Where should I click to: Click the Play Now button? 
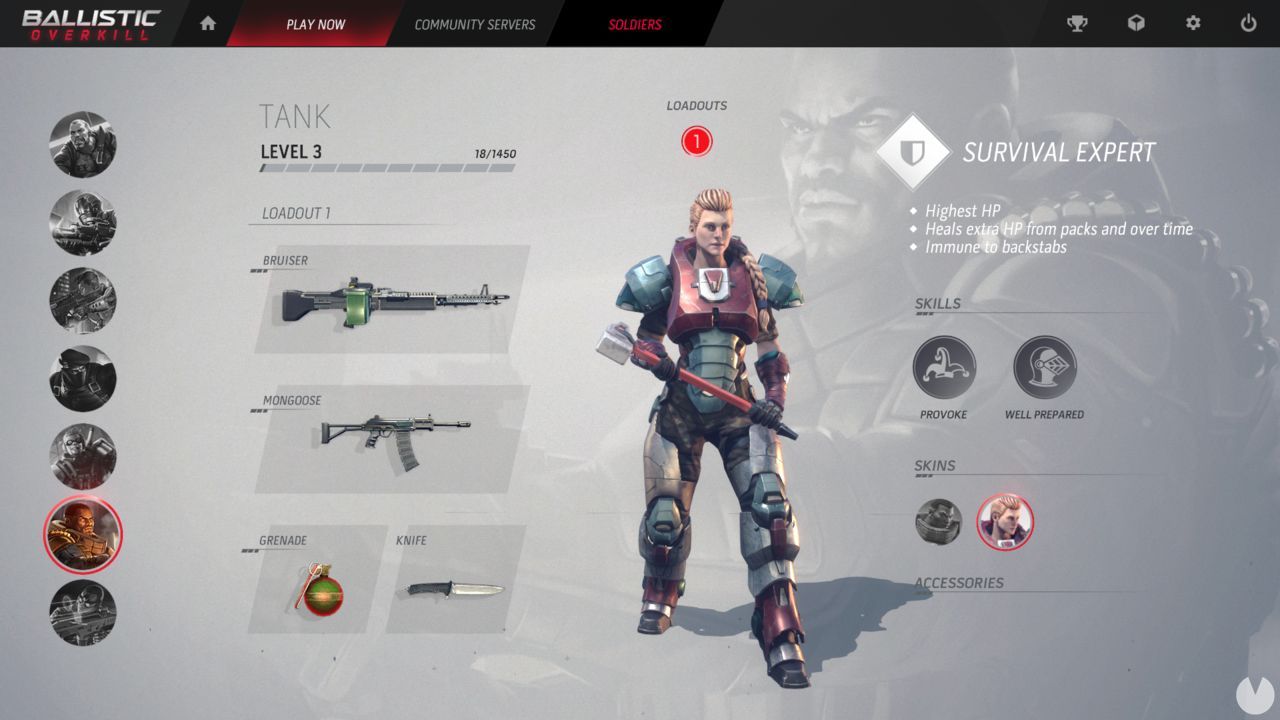316,24
